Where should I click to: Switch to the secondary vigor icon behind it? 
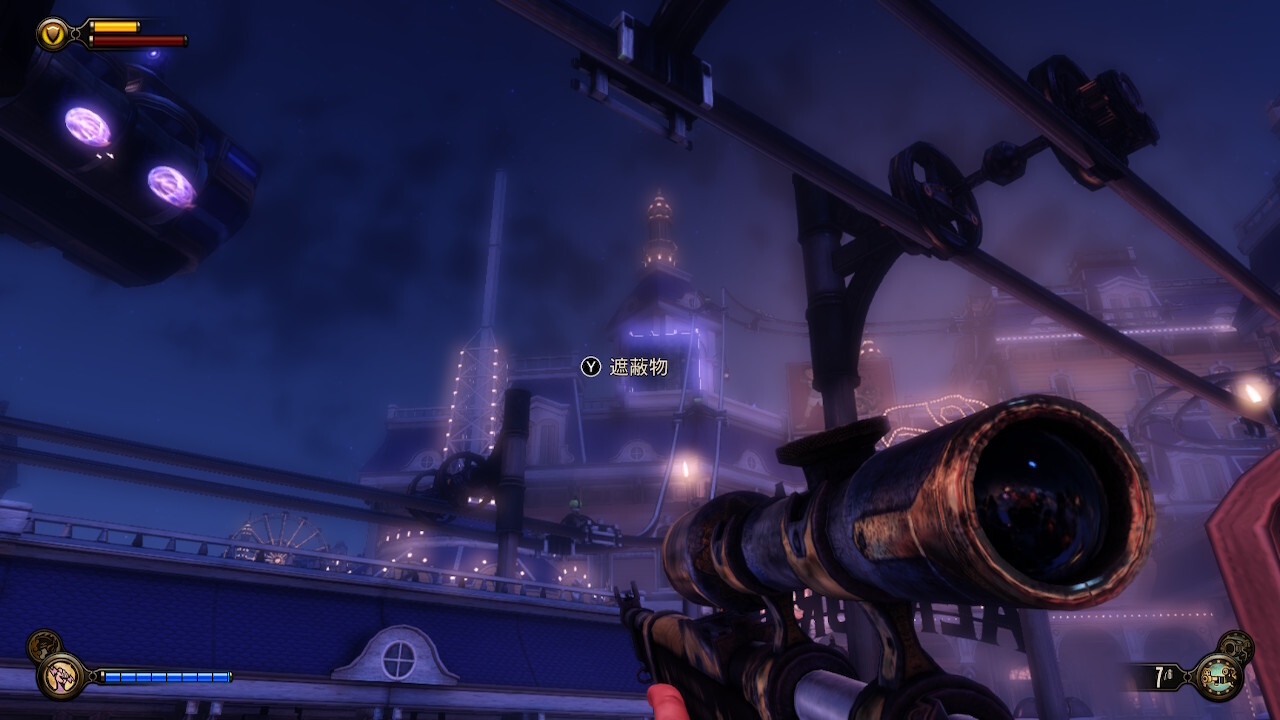click(x=42, y=646)
